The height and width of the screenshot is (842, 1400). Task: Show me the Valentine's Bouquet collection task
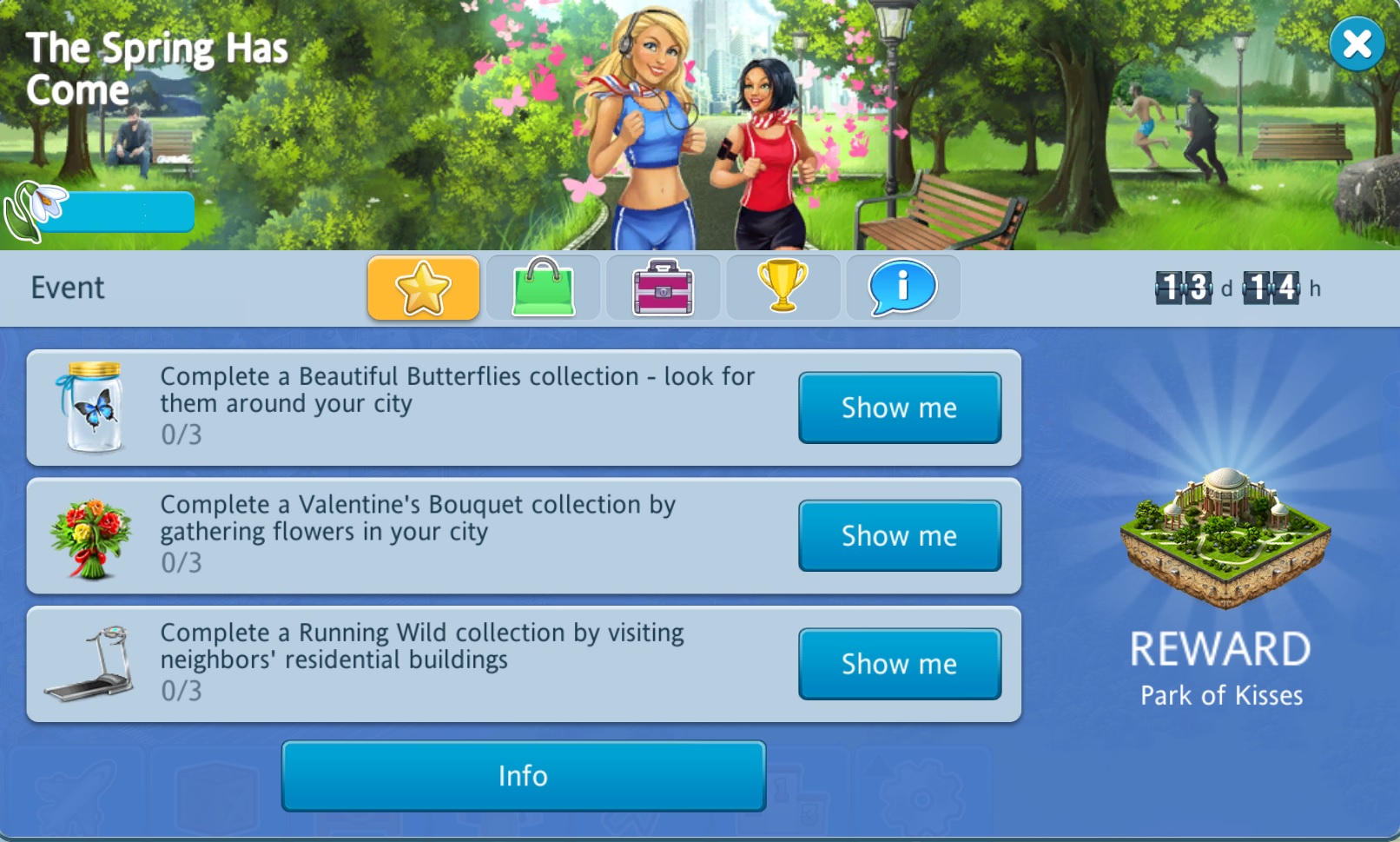tap(899, 535)
